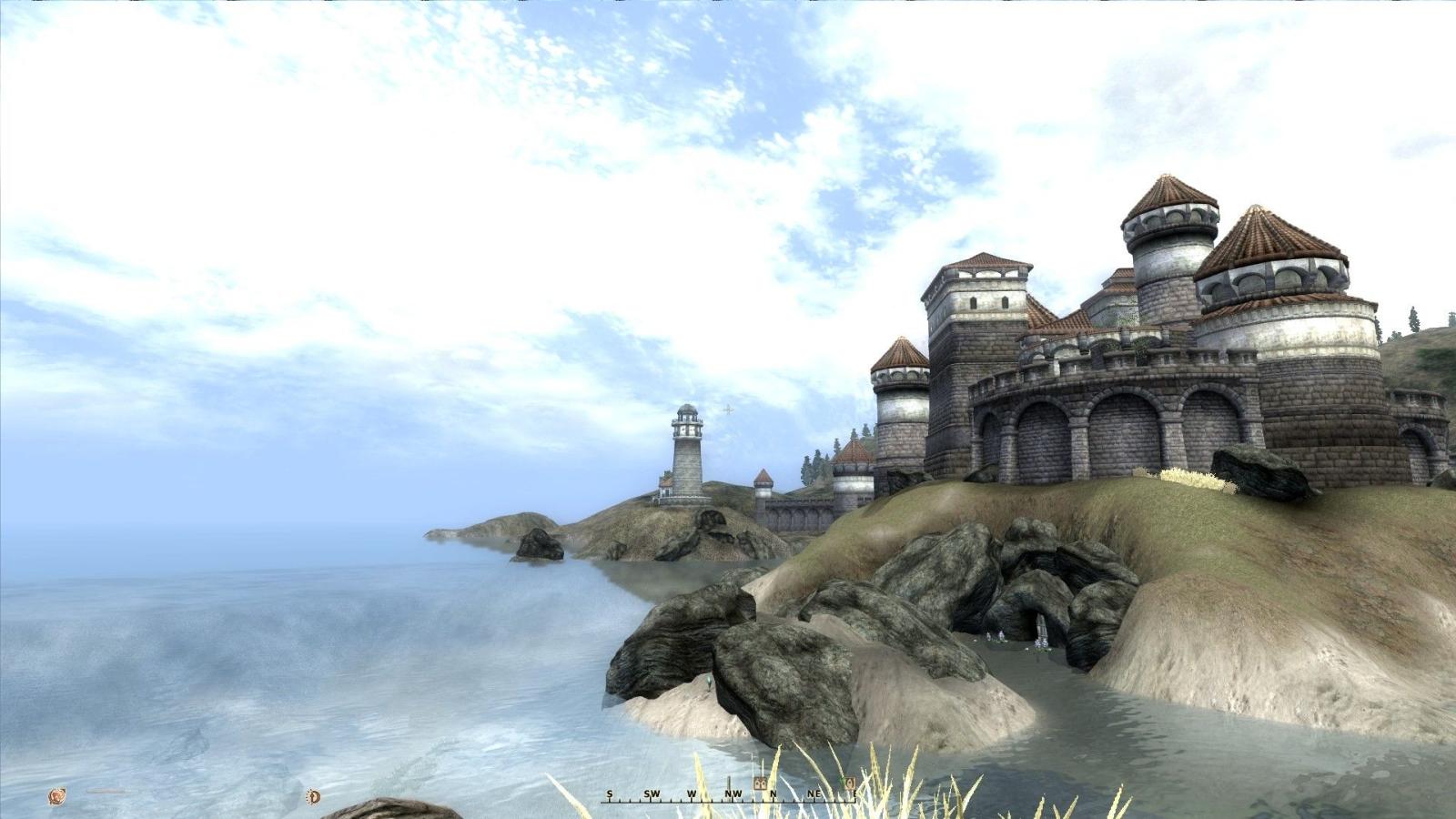The image size is (1456, 819).
Task: Click the crescent-shaped effect icon on the HUD
Action: tap(314, 797)
